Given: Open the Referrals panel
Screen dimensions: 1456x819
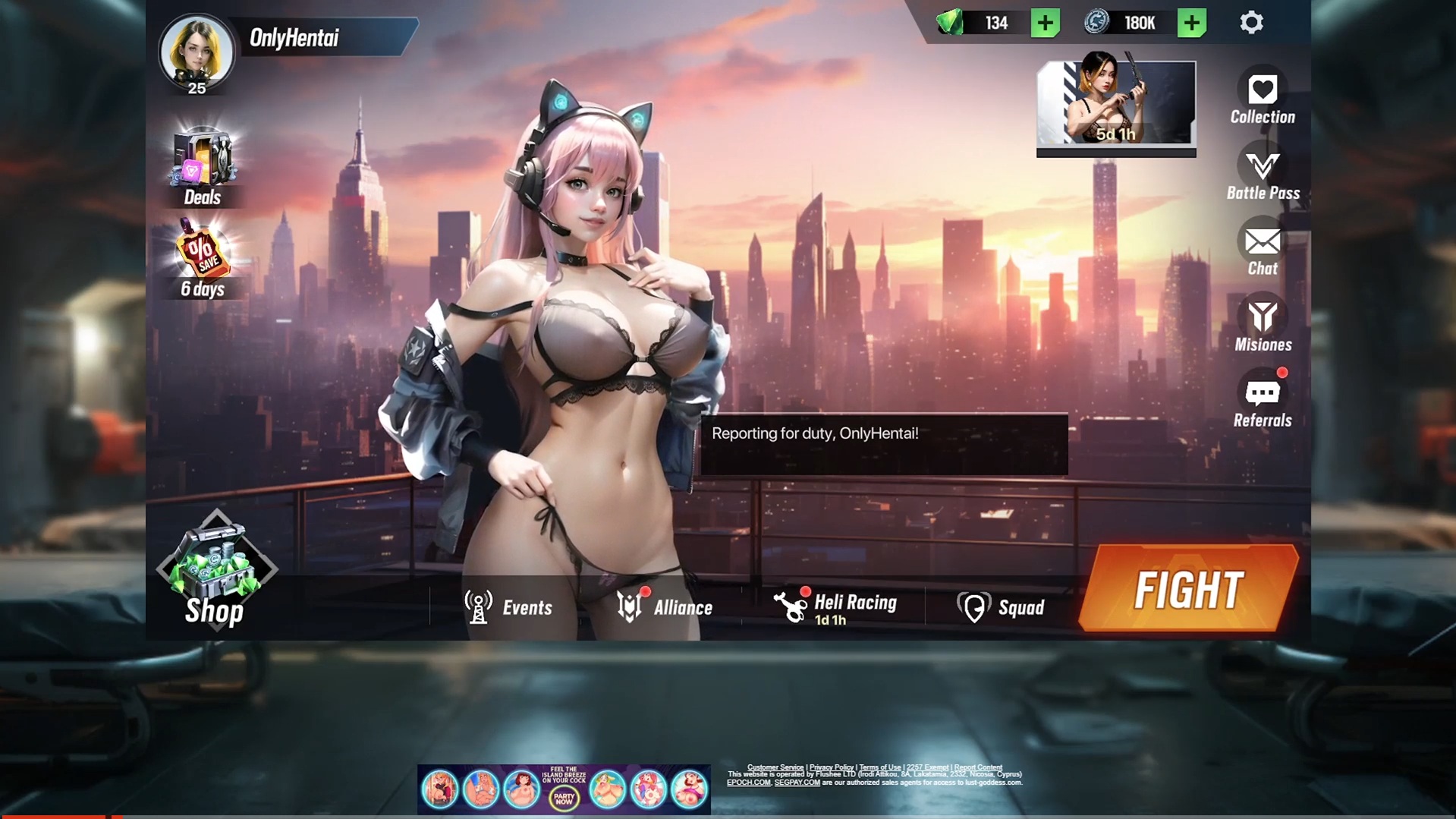Looking at the screenshot, I should [1263, 400].
